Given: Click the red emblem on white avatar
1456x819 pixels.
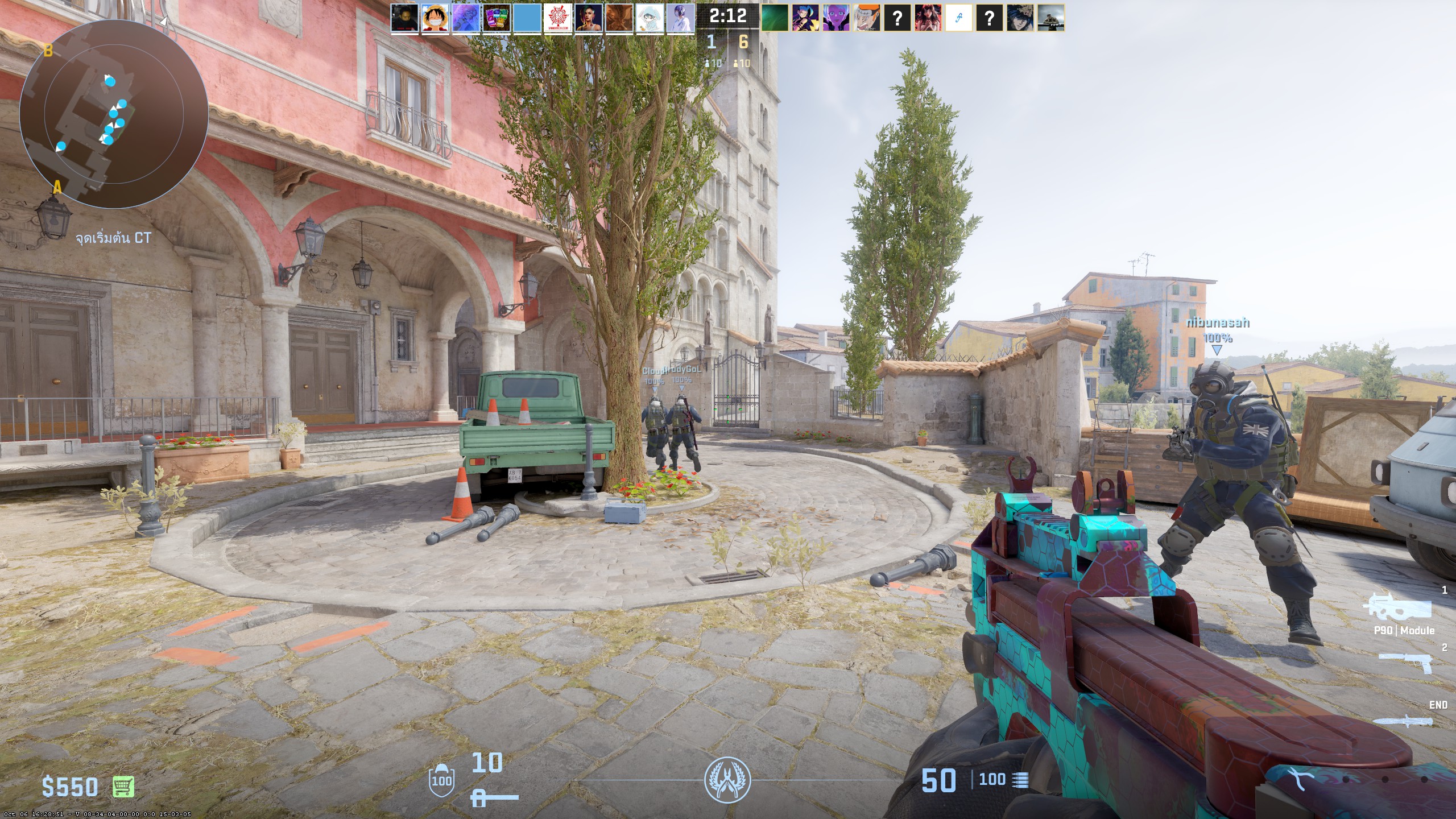Looking at the screenshot, I should tap(558, 18).
